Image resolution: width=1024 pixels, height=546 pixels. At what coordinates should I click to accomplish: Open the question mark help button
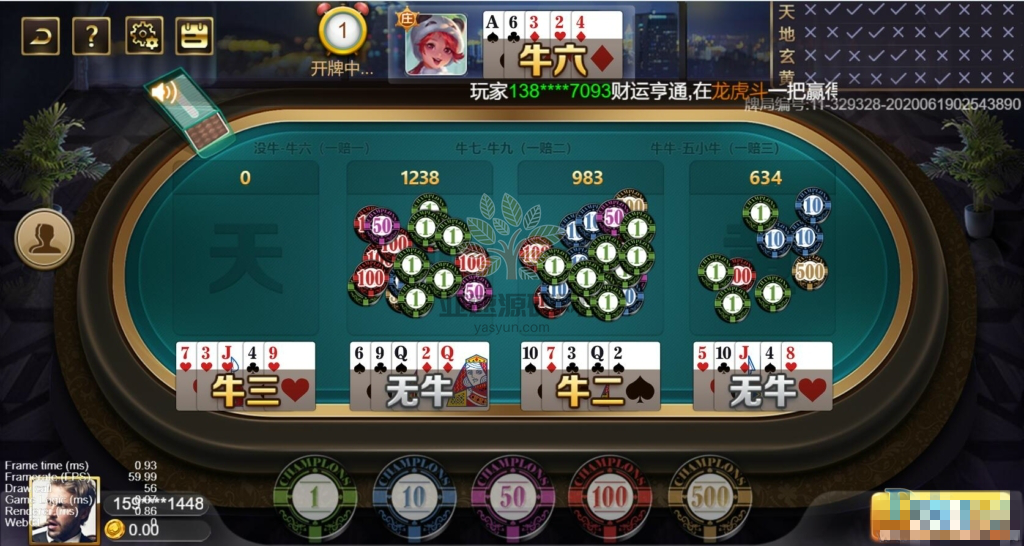(x=91, y=37)
